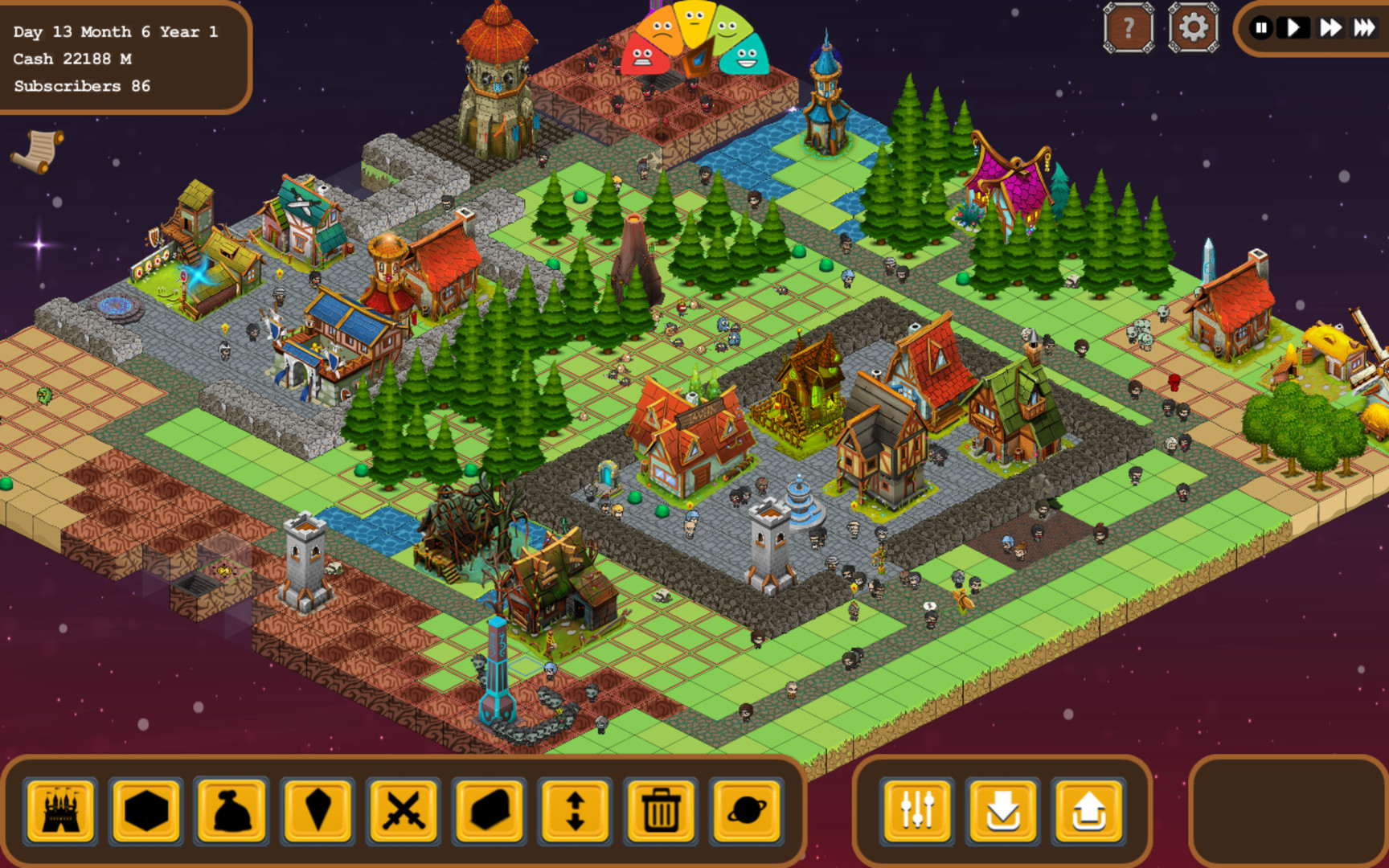Select the gem-shaped tool
This screenshot has height=868, width=1389.
pyautogui.click(x=318, y=812)
